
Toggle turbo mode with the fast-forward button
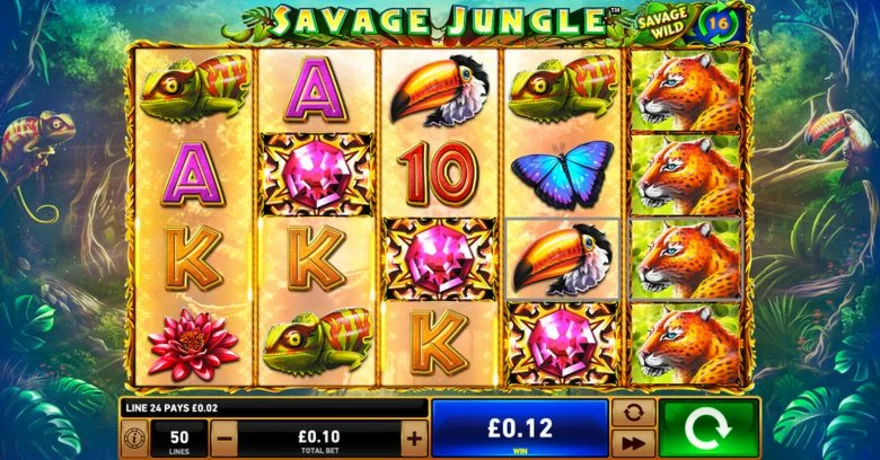coord(632,443)
